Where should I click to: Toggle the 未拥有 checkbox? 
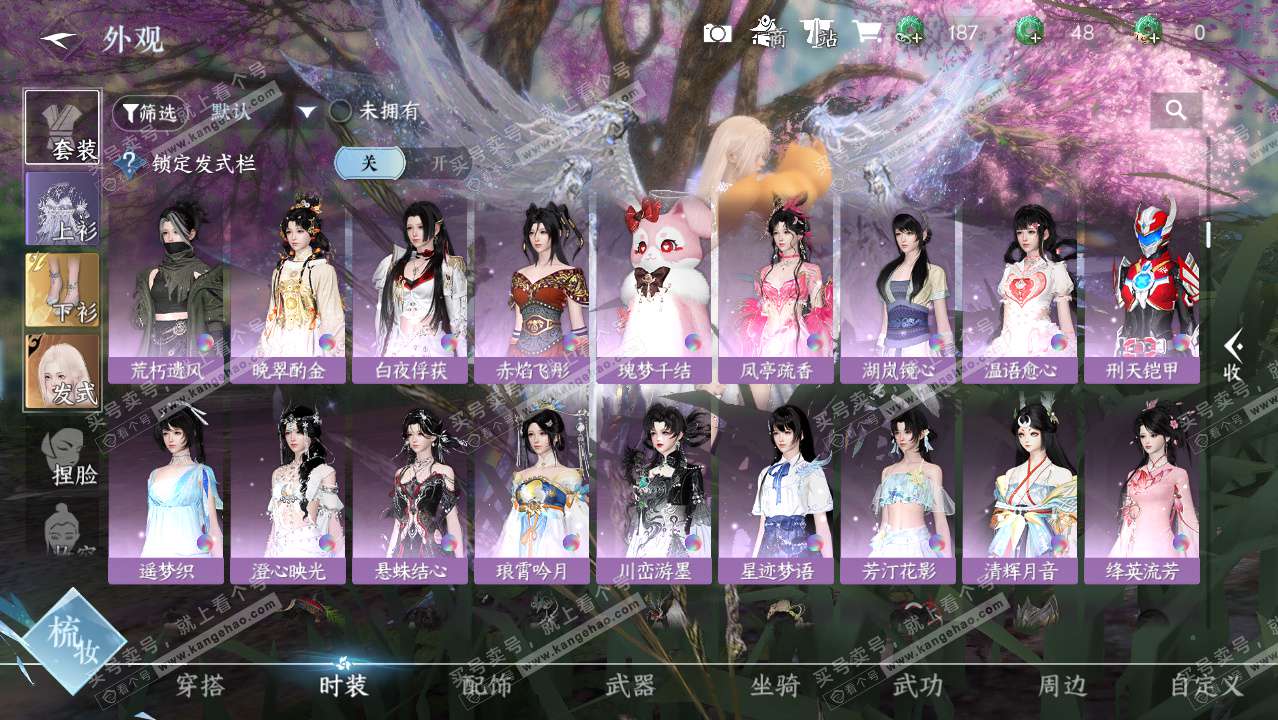click(x=341, y=111)
